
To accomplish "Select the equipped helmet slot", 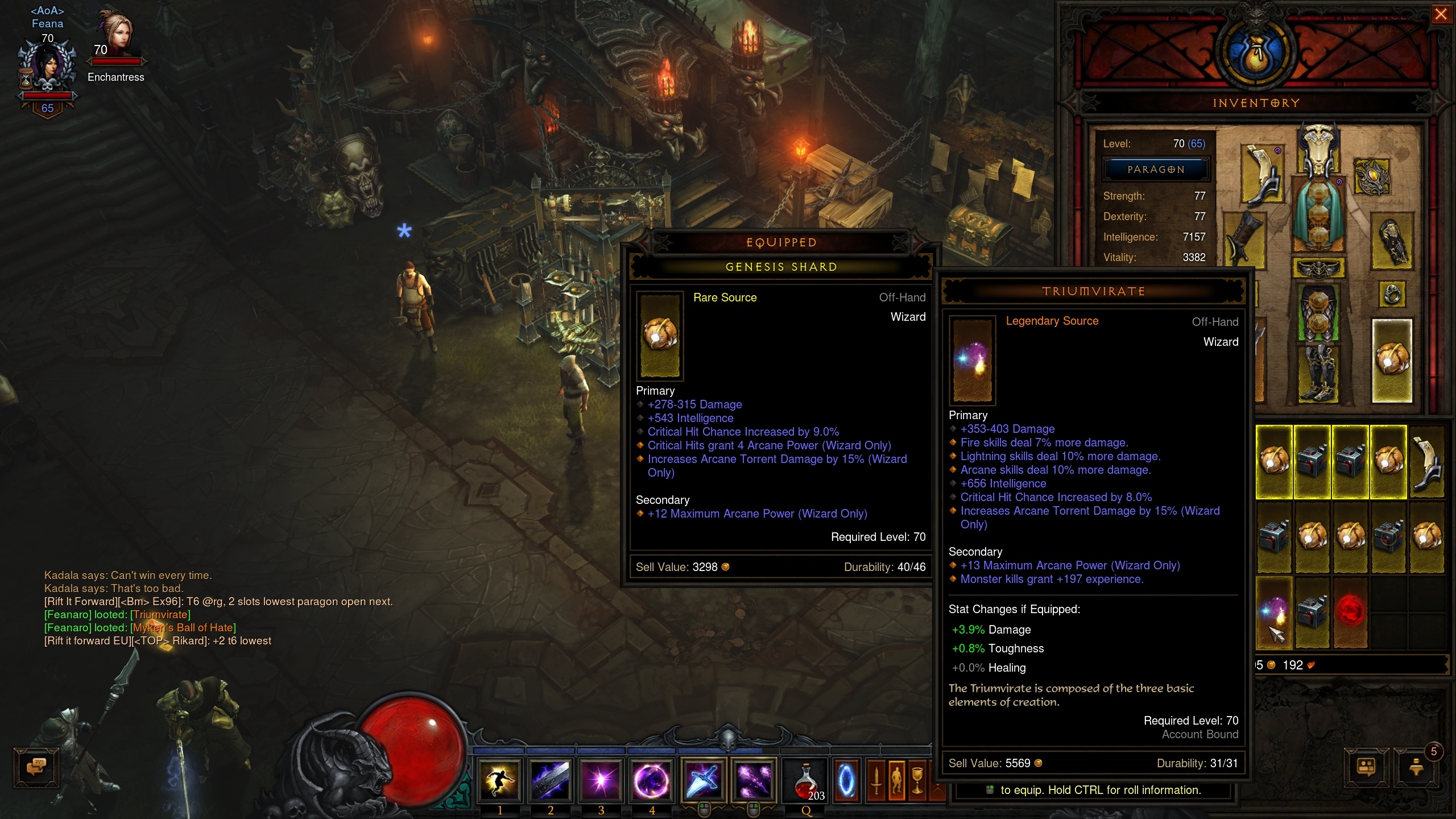I will pos(1318,149).
